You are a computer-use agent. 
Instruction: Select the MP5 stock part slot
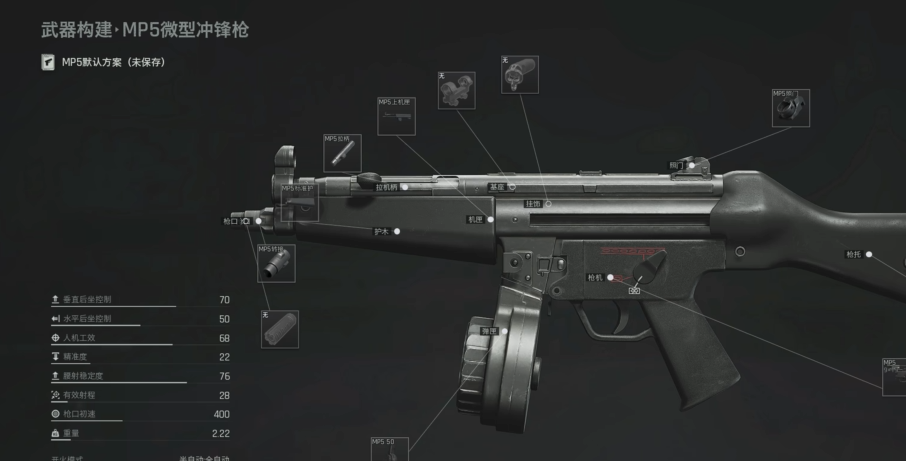click(893, 377)
